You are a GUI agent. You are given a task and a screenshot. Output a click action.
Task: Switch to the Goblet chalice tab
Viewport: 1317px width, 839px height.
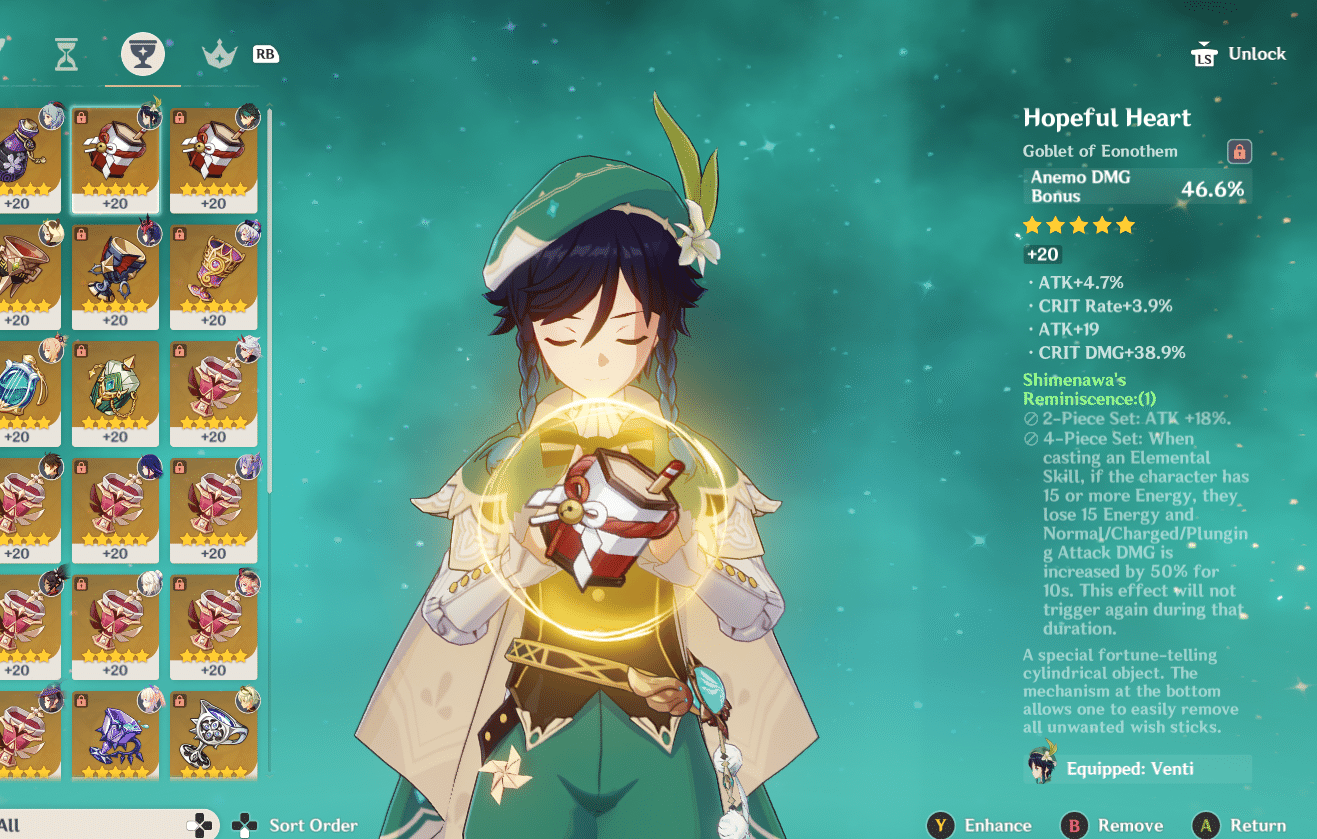(142, 54)
